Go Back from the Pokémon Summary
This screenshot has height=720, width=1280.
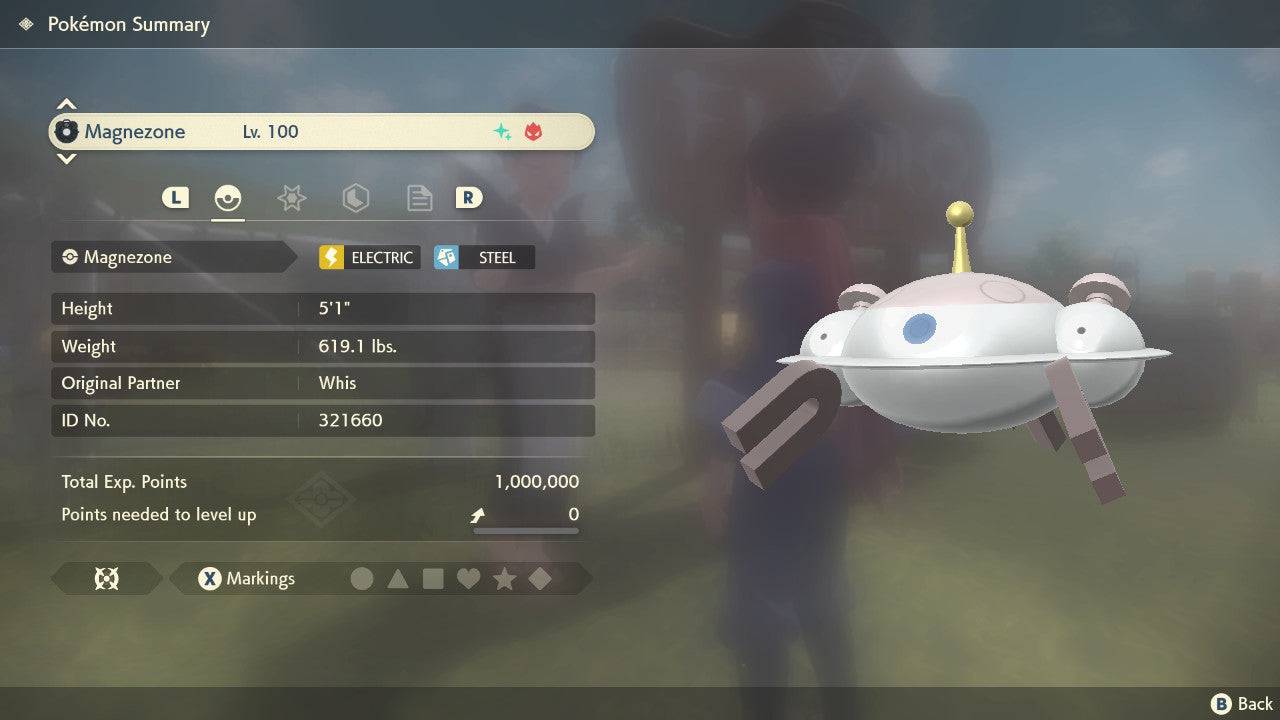(1242, 704)
